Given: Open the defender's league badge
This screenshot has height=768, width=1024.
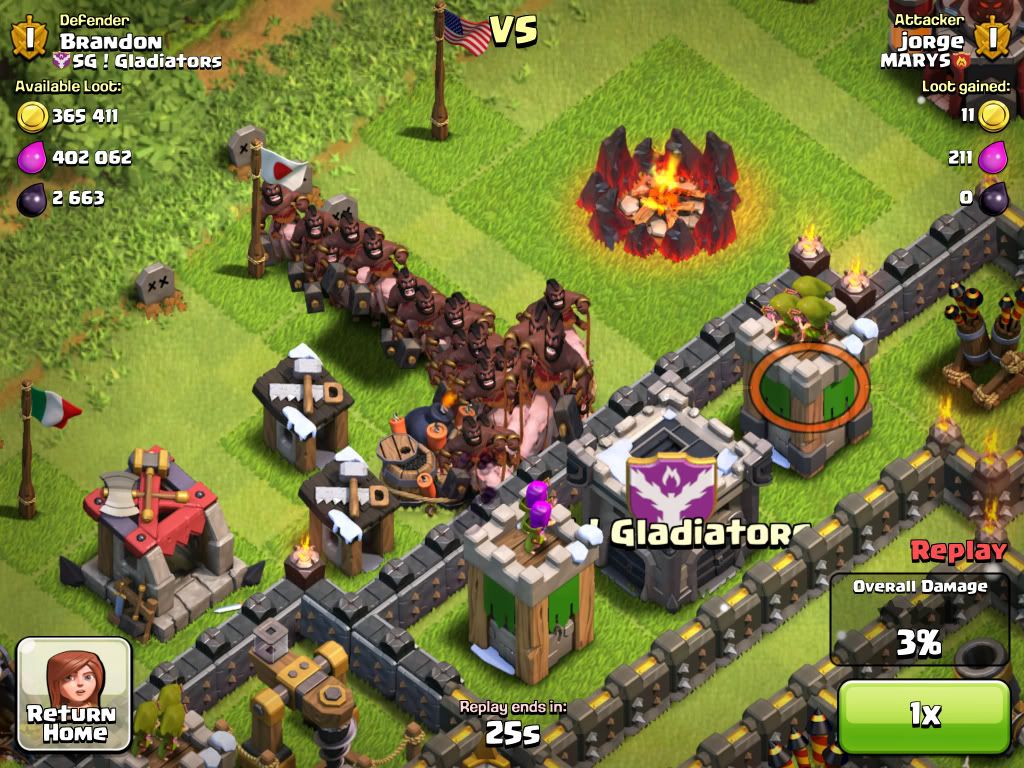Looking at the screenshot, I should click(x=29, y=38).
